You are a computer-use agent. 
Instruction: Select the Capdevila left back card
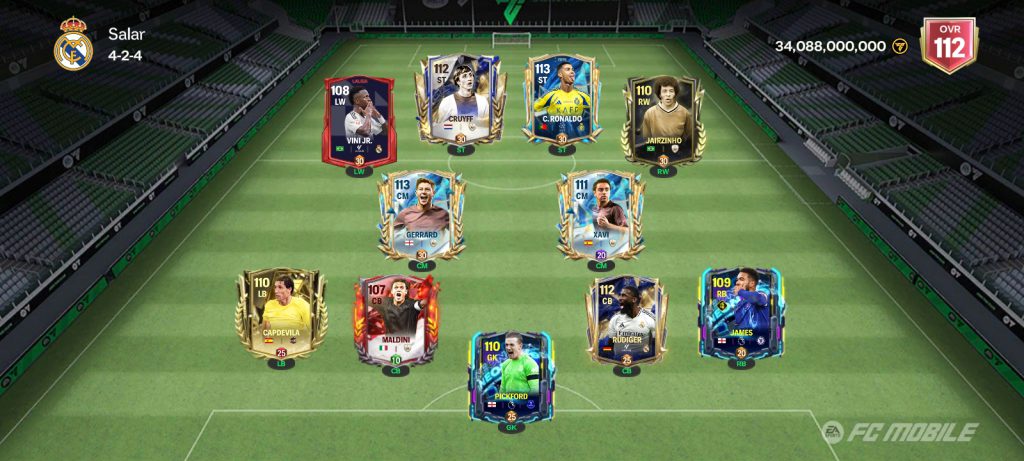(x=280, y=314)
